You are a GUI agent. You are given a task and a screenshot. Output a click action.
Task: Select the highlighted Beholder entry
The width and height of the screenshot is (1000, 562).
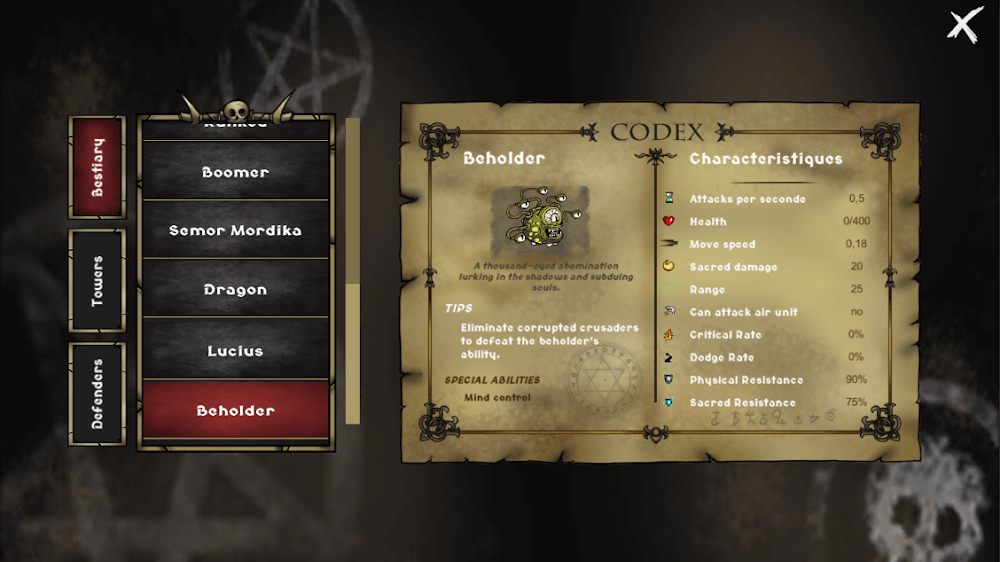coord(236,410)
